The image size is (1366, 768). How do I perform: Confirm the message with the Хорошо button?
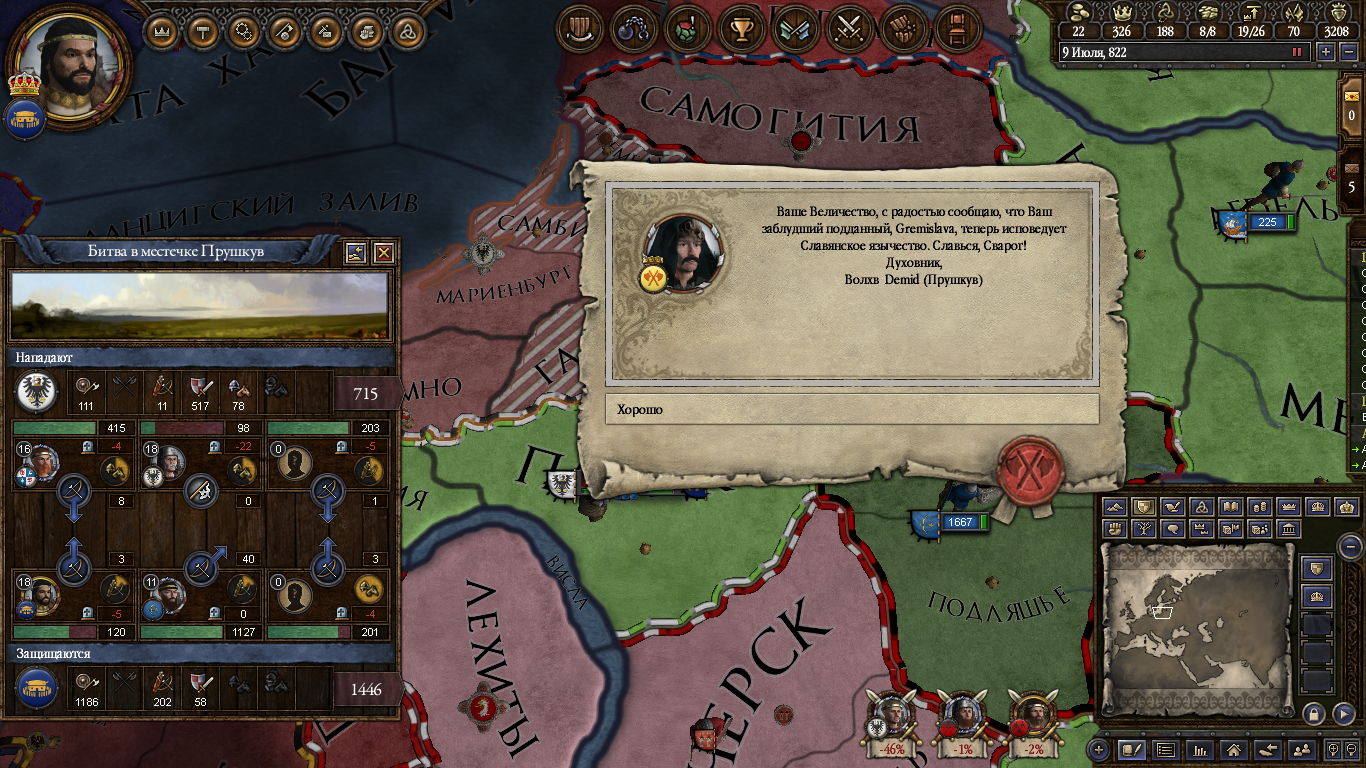click(851, 409)
